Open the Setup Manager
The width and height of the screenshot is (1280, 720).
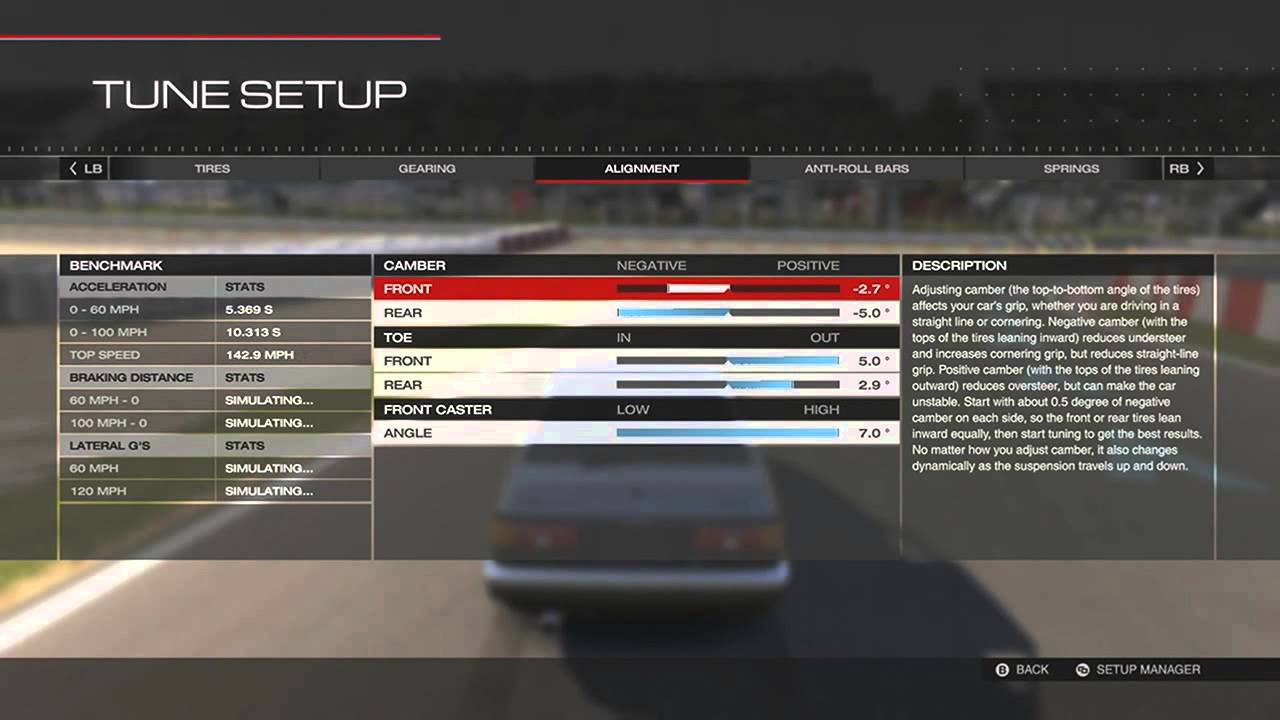click(1138, 670)
